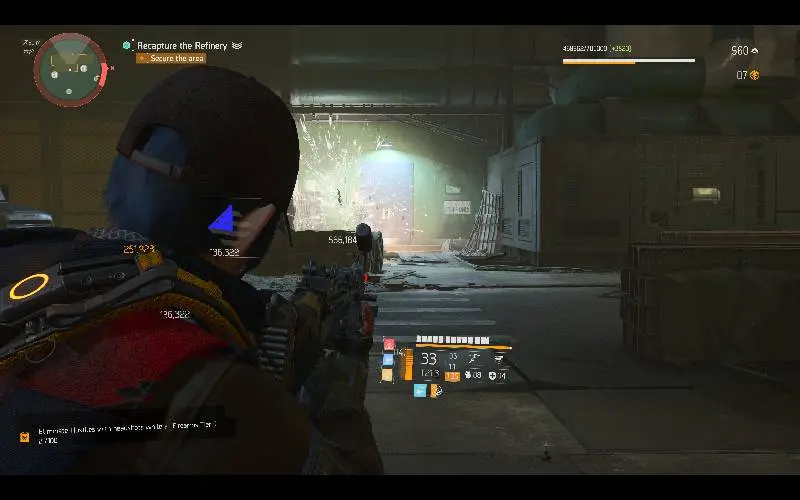Select the primary weapon rifle icon

475,358
